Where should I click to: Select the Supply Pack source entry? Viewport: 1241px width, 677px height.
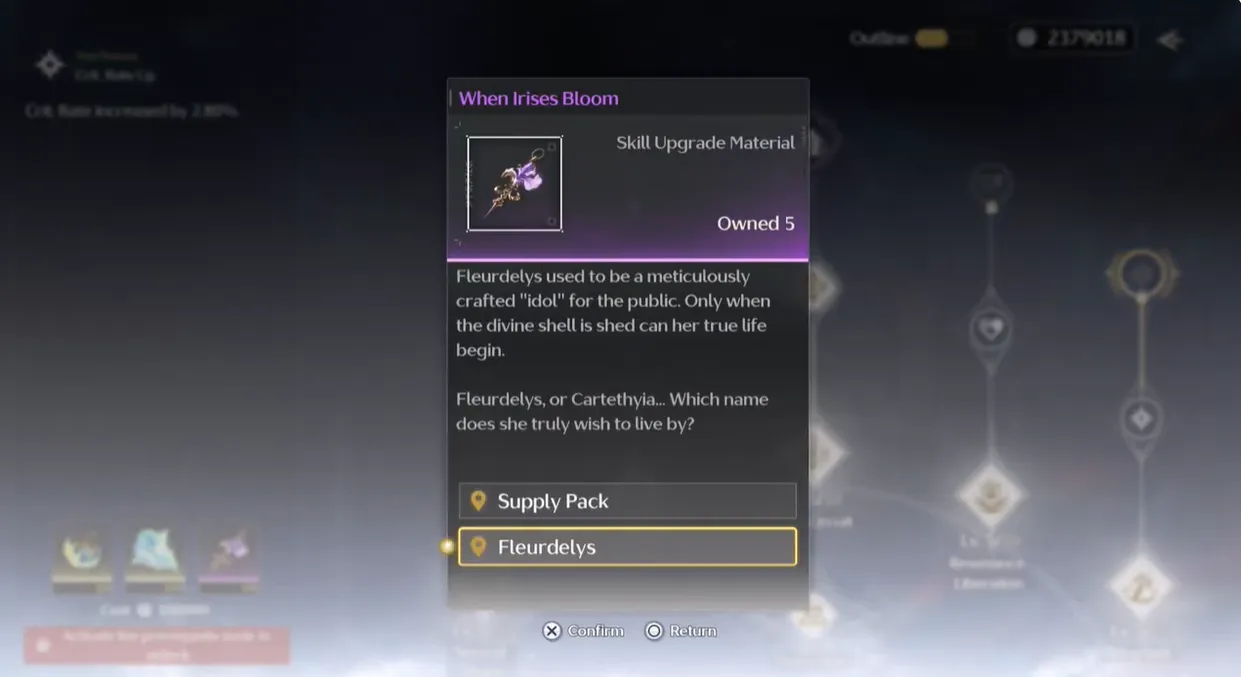tap(627, 501)
